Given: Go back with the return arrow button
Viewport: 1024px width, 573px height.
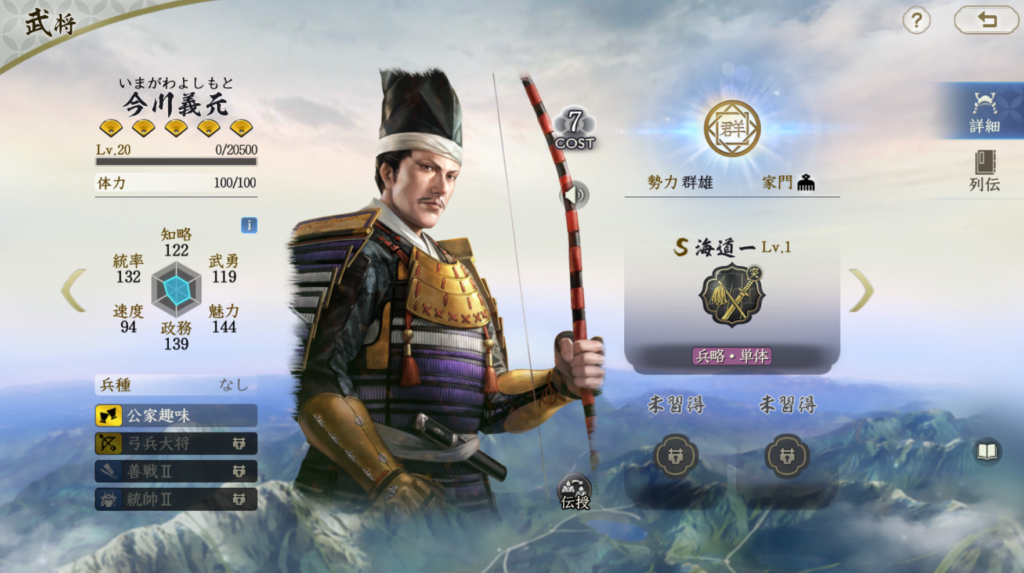Looking at the screenshot, I should coord(986,20).
